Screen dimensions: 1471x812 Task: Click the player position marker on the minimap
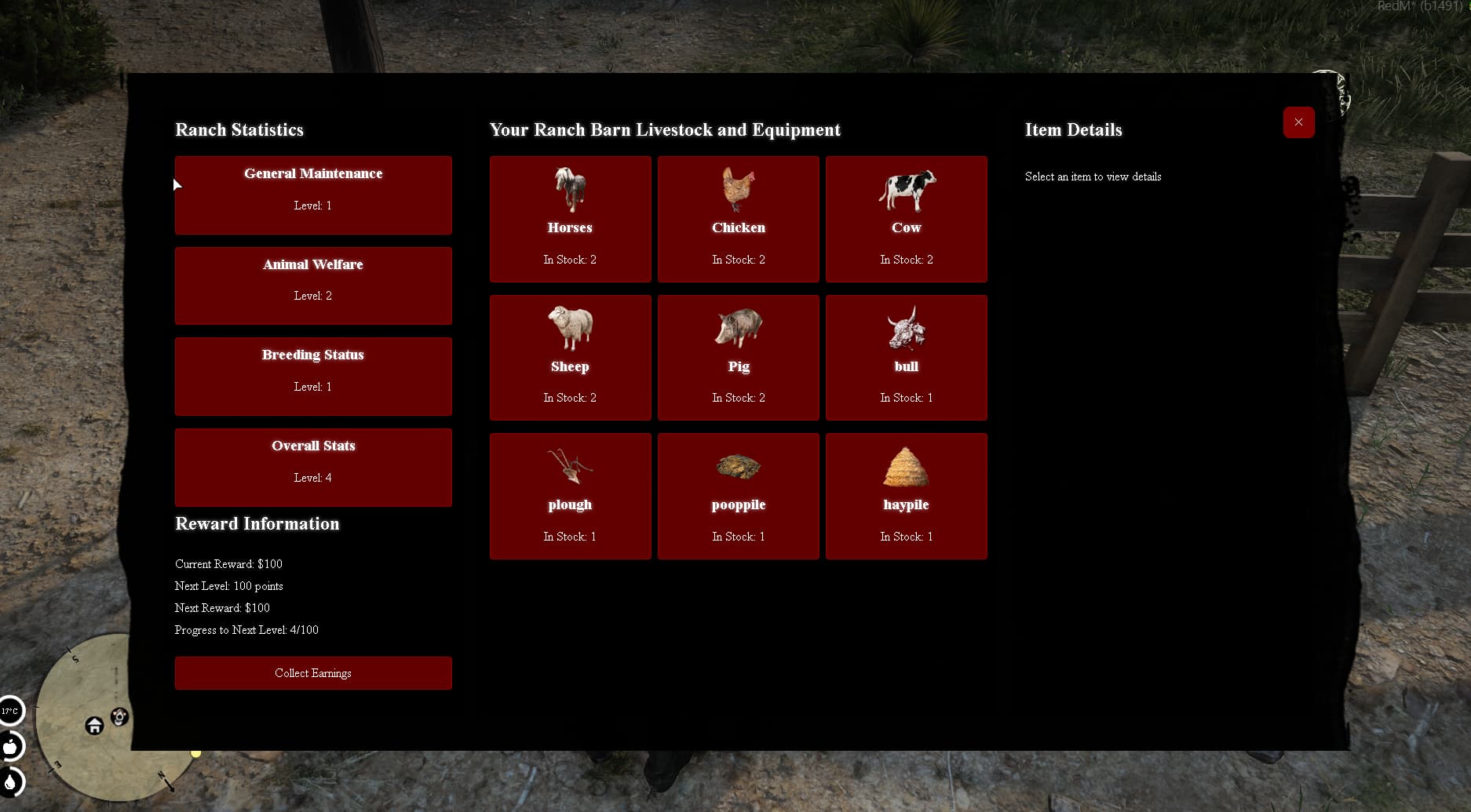pyautogui.click(x=119, y=716)
